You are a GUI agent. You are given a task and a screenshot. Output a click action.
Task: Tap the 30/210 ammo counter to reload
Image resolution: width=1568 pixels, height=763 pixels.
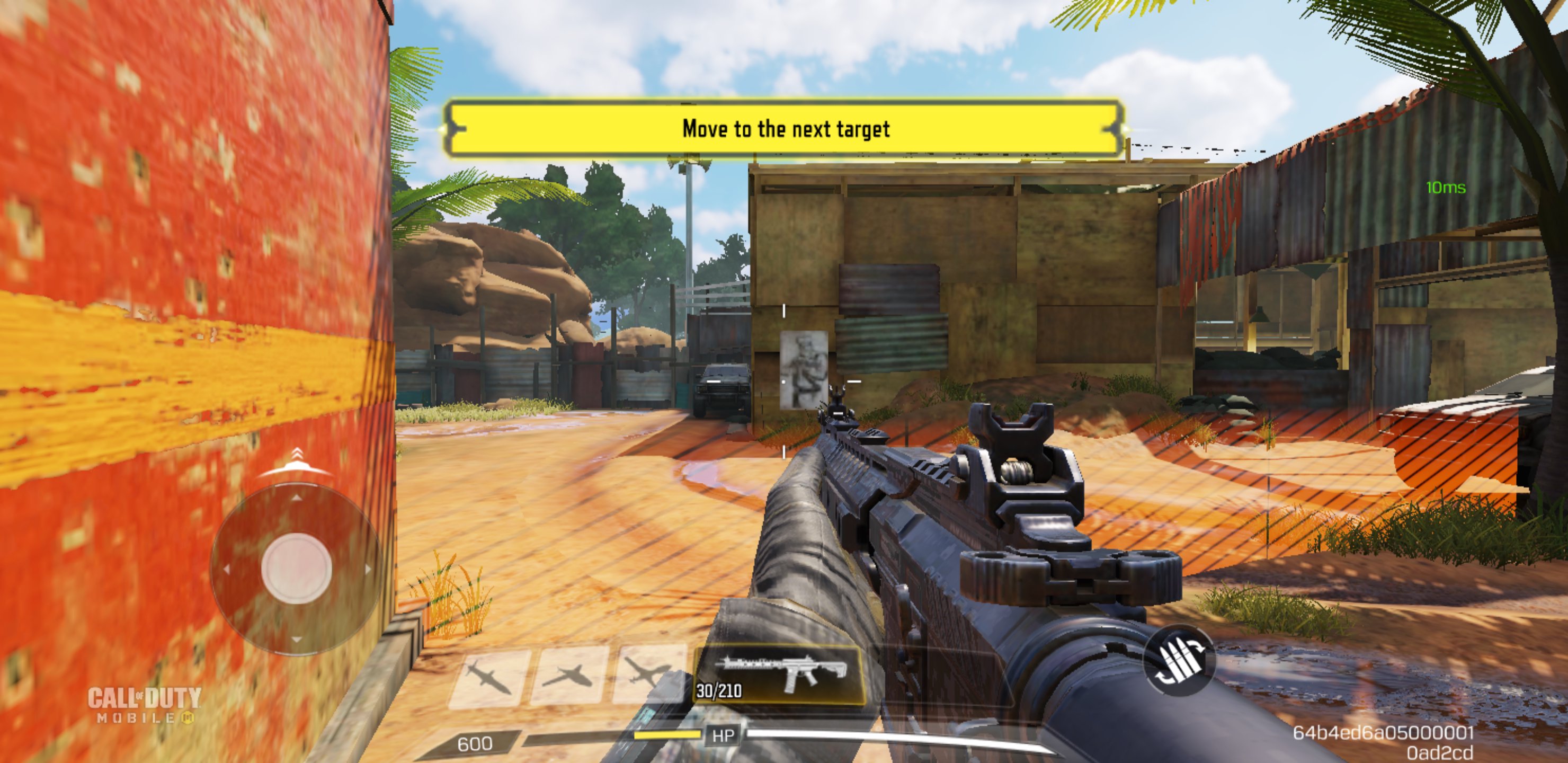point(718,691)
